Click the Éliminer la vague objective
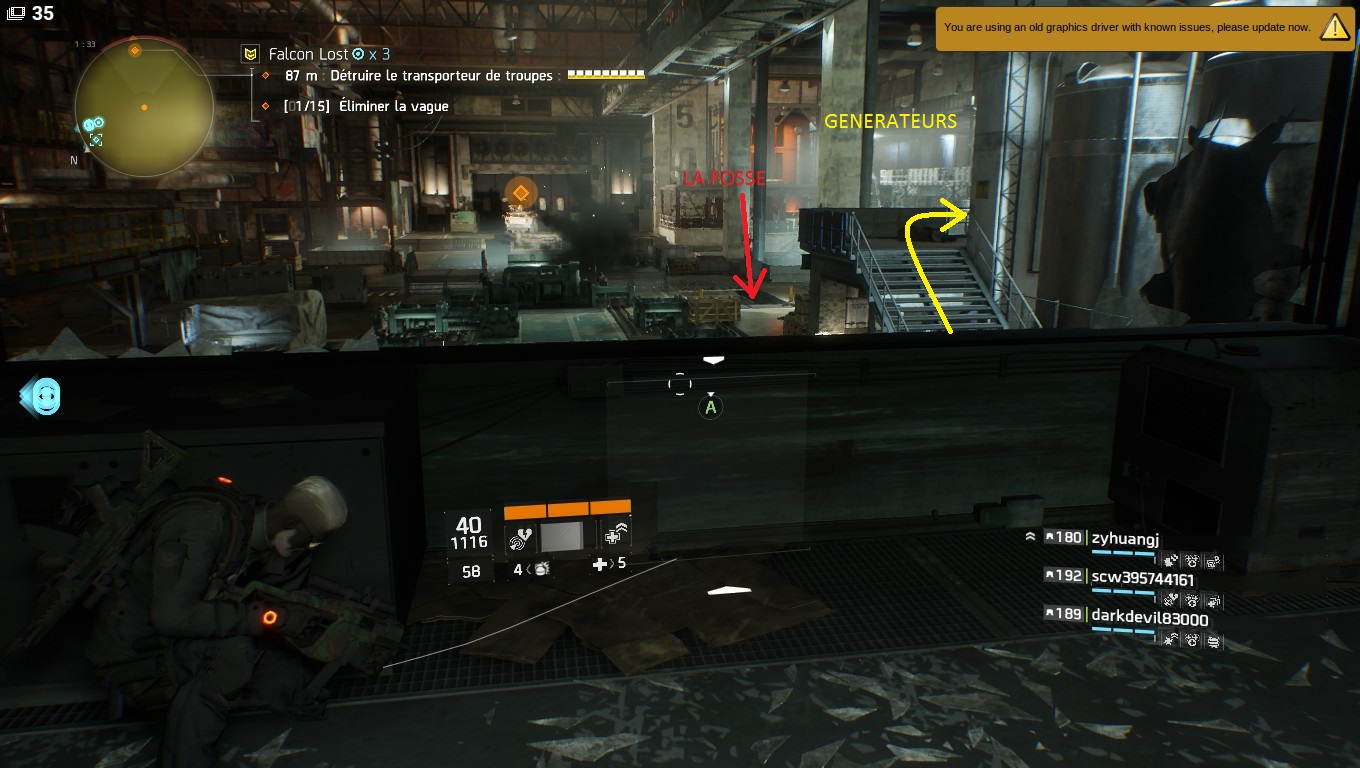1360x768 pixels. (366, 106)
